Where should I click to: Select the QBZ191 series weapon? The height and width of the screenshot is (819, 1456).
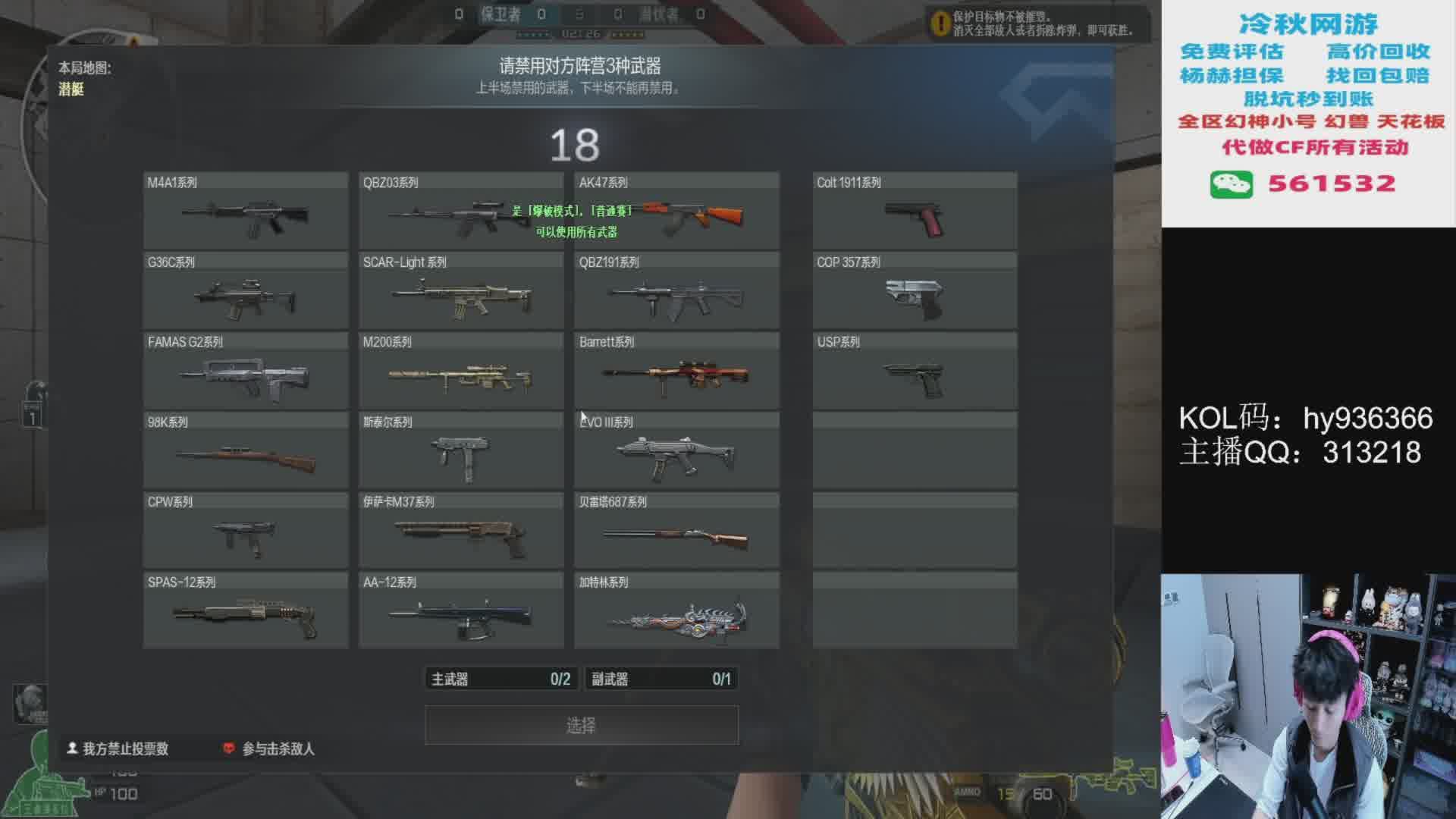676,291
